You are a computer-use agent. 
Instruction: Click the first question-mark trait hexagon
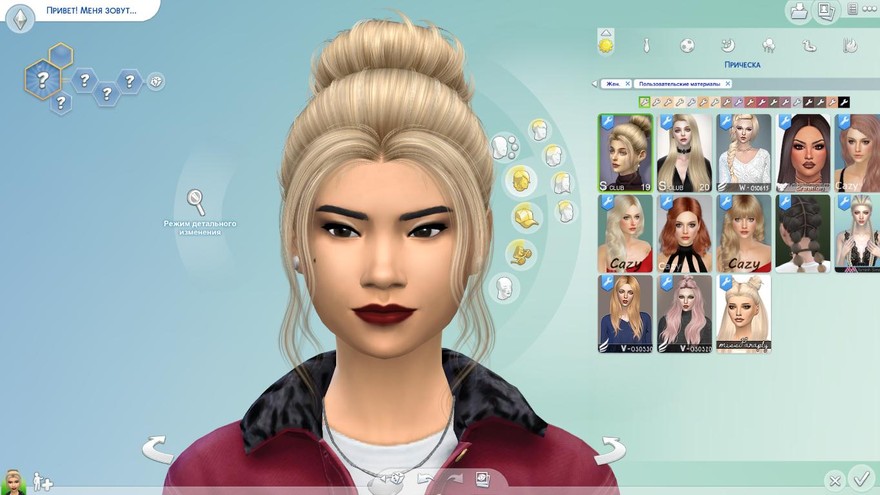tap(42, 77)
